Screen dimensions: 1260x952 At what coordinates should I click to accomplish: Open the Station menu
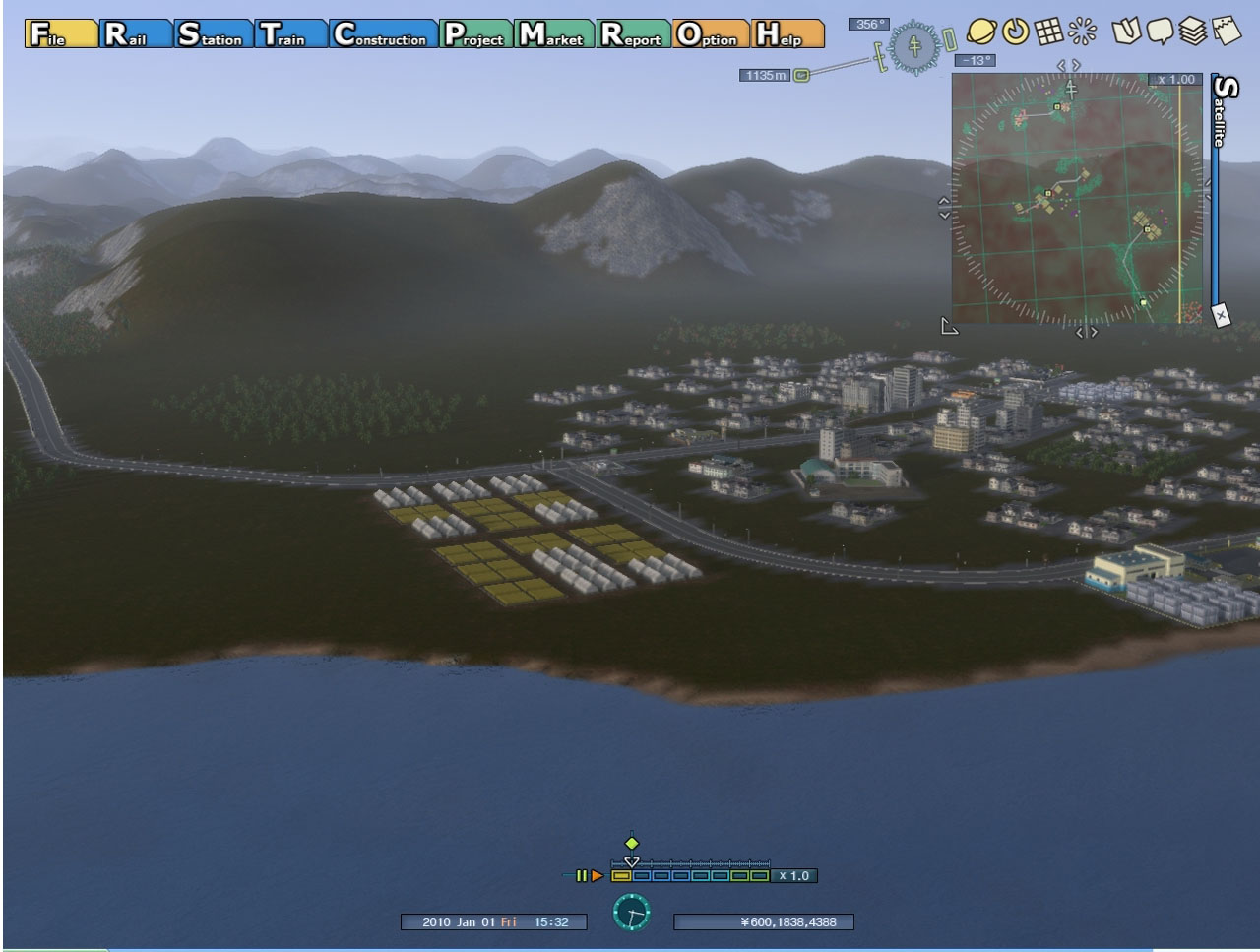(x=213, y=34)
